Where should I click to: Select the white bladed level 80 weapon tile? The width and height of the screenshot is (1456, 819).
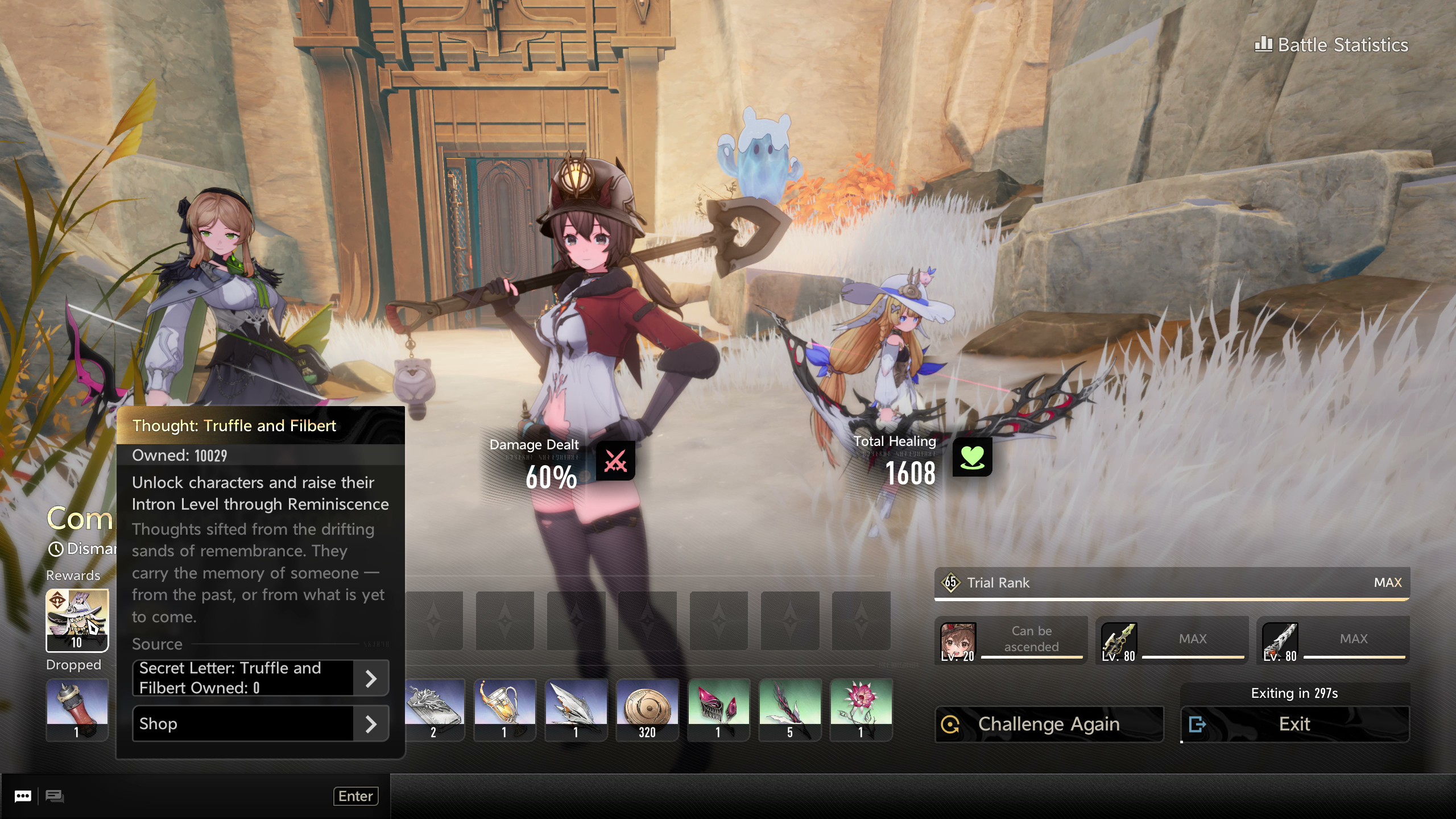(1333, 640)
